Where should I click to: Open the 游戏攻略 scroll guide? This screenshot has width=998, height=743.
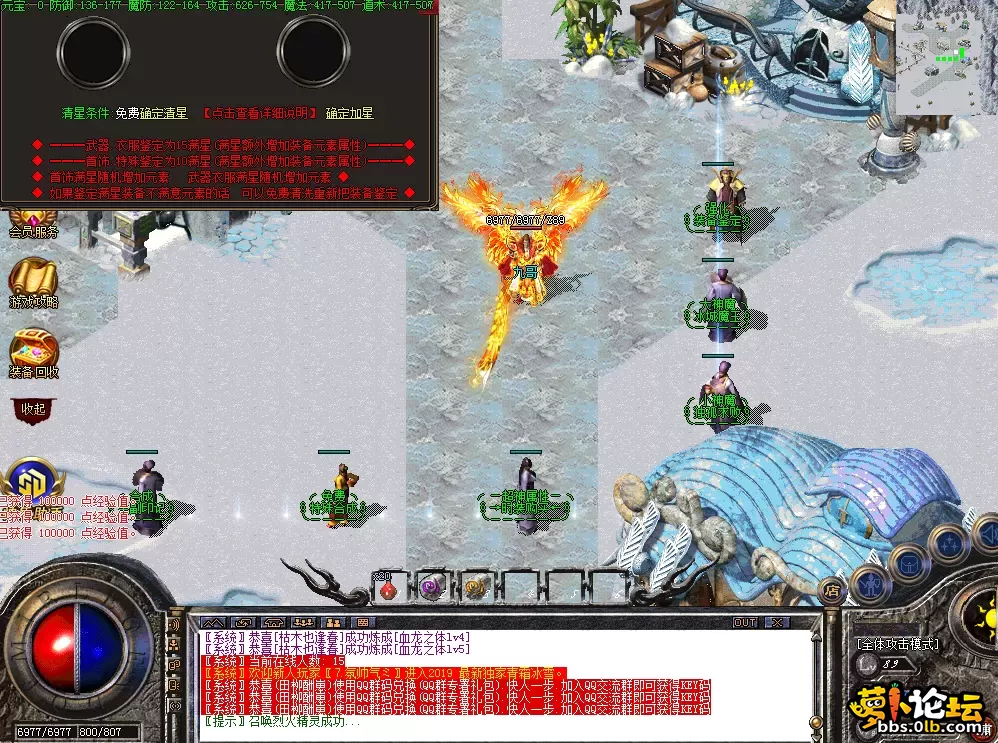(x=34, y=281)
